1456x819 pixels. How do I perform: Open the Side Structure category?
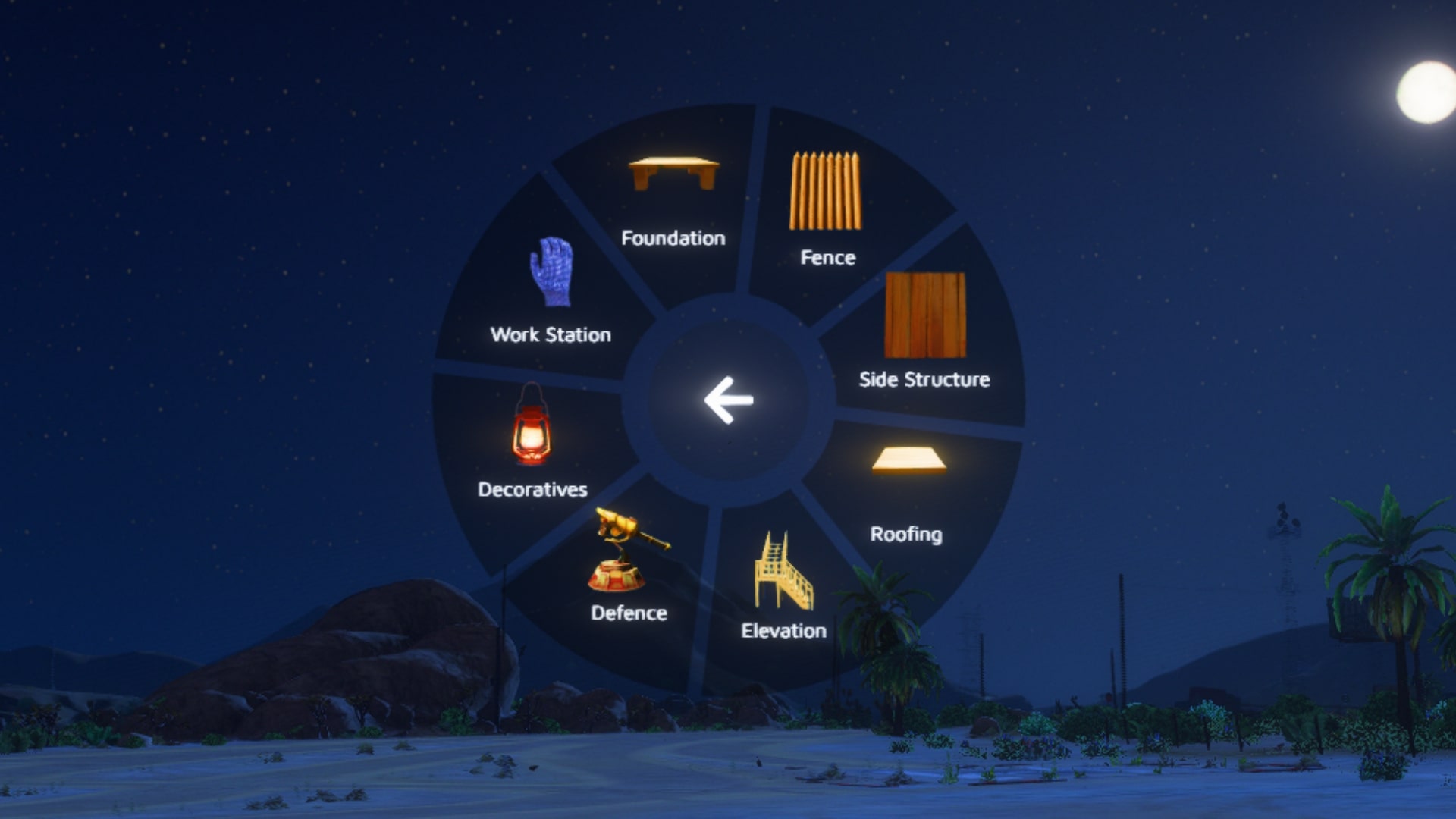[x=924, y=331]
